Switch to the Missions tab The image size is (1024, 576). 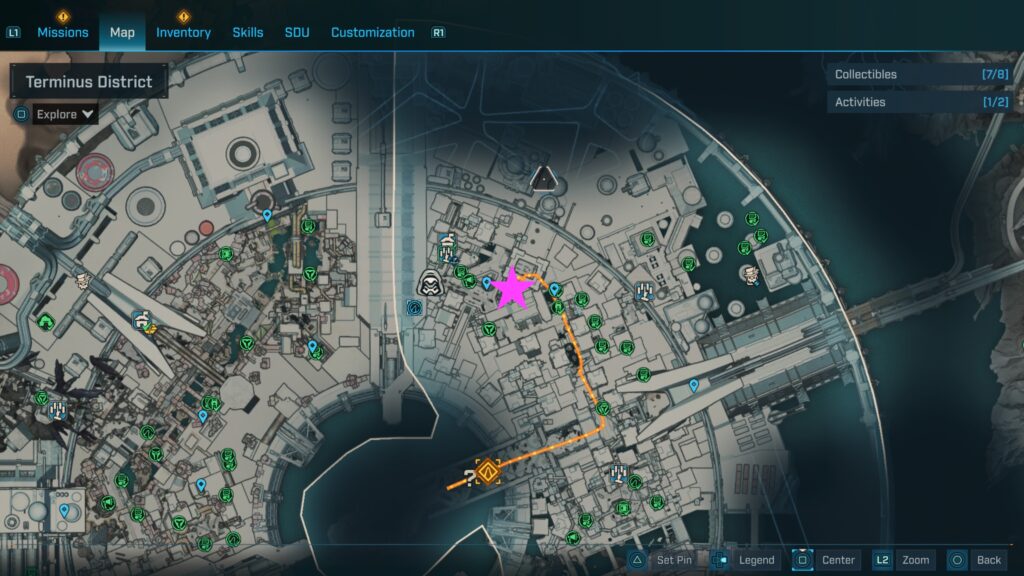[62, 32]
